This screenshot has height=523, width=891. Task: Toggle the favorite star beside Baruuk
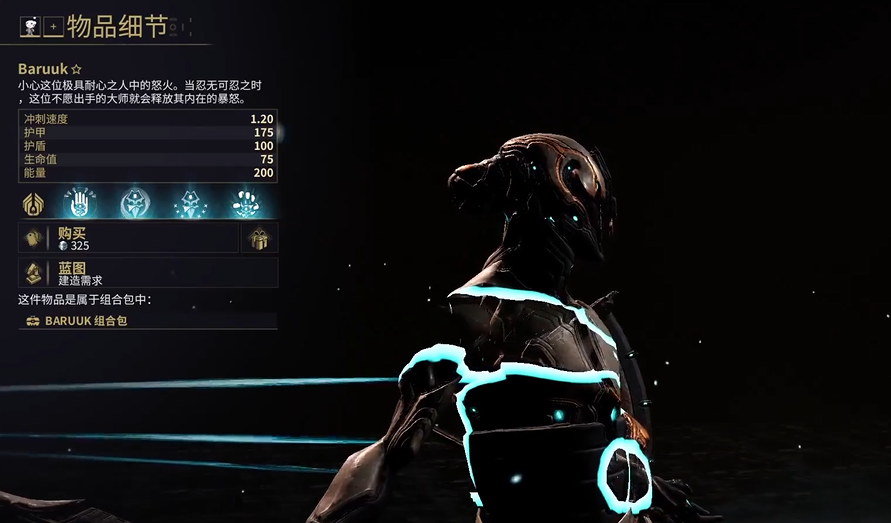click(x=73, y=70)
